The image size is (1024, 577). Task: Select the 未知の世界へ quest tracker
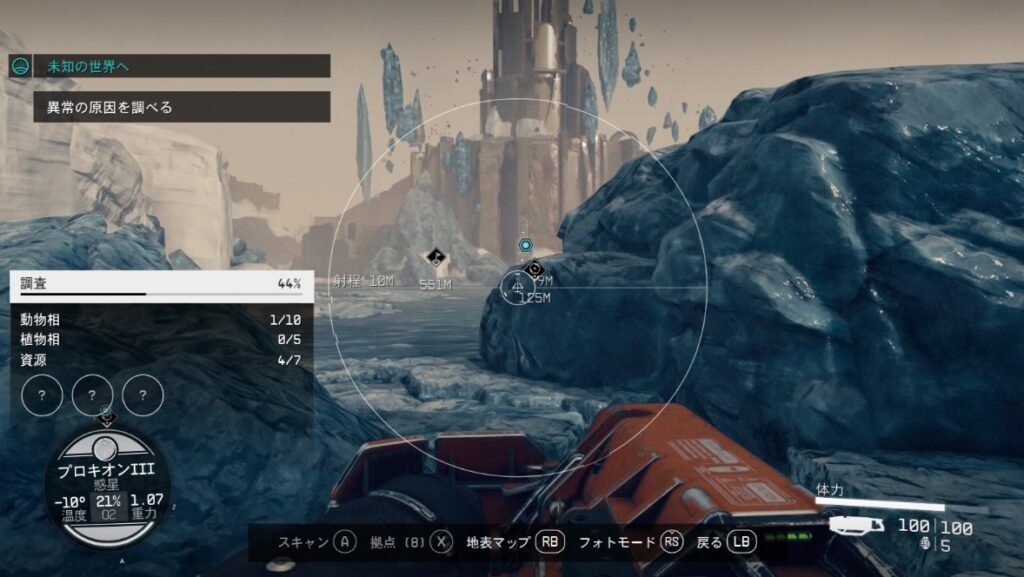point(181,66)
